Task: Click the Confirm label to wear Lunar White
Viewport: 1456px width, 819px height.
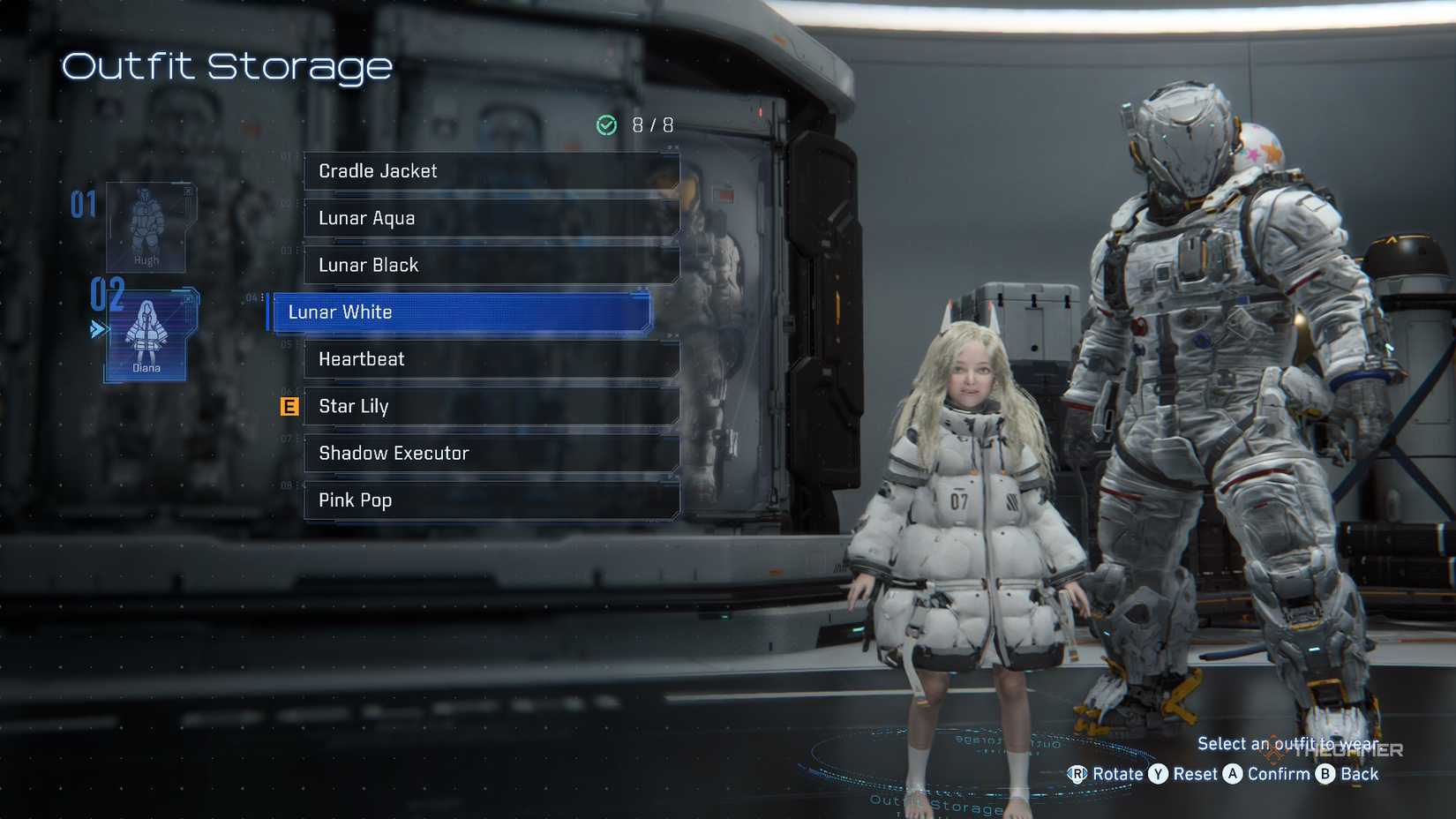Action: pos(1279,774)
